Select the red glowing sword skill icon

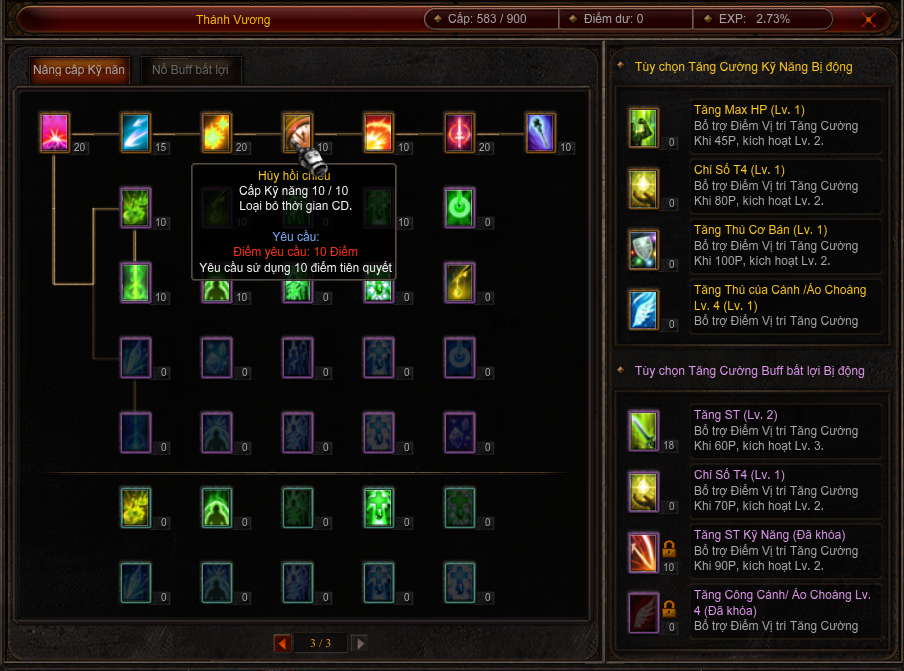[459, 132]
